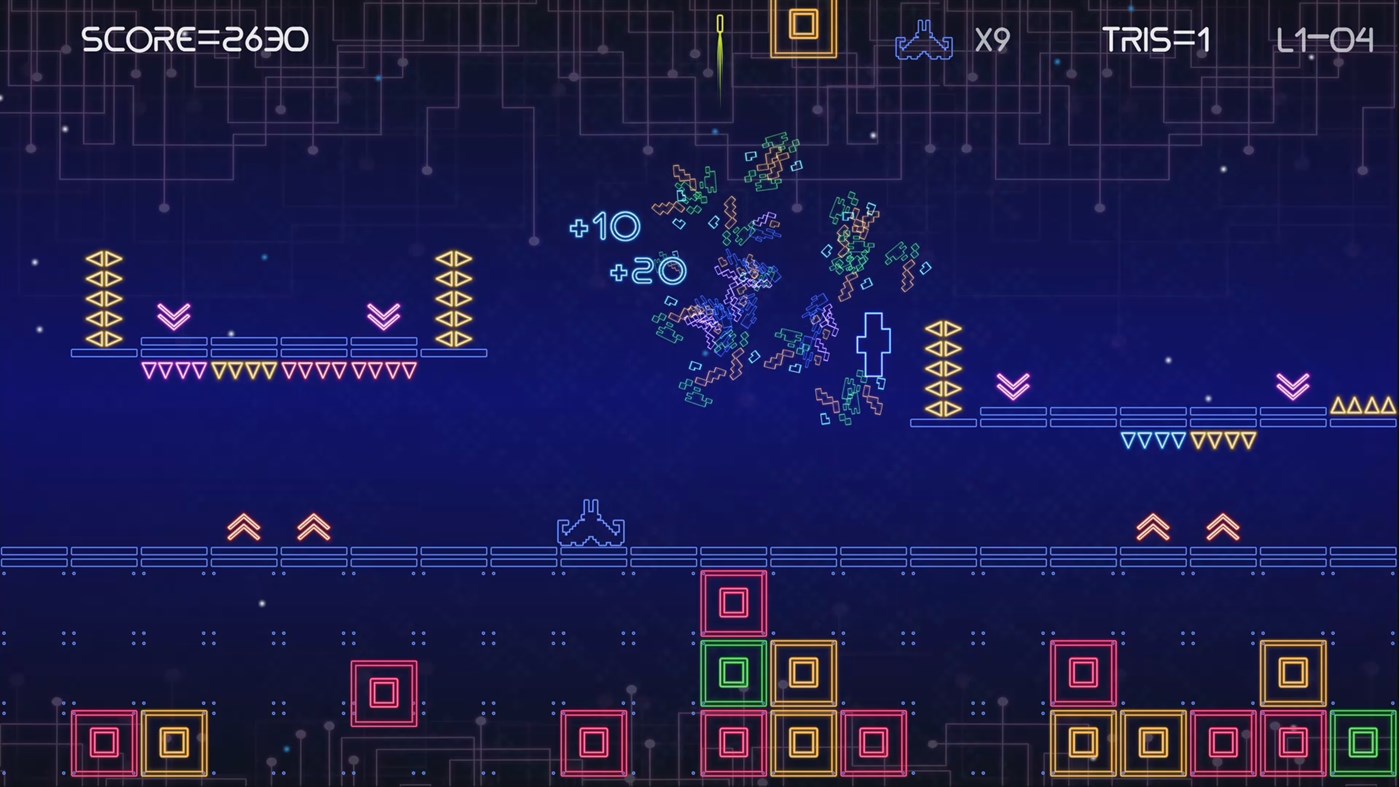Select the cross-shaped power-up near the explosion
This screenshot has height=787, width=1399.
874,345
